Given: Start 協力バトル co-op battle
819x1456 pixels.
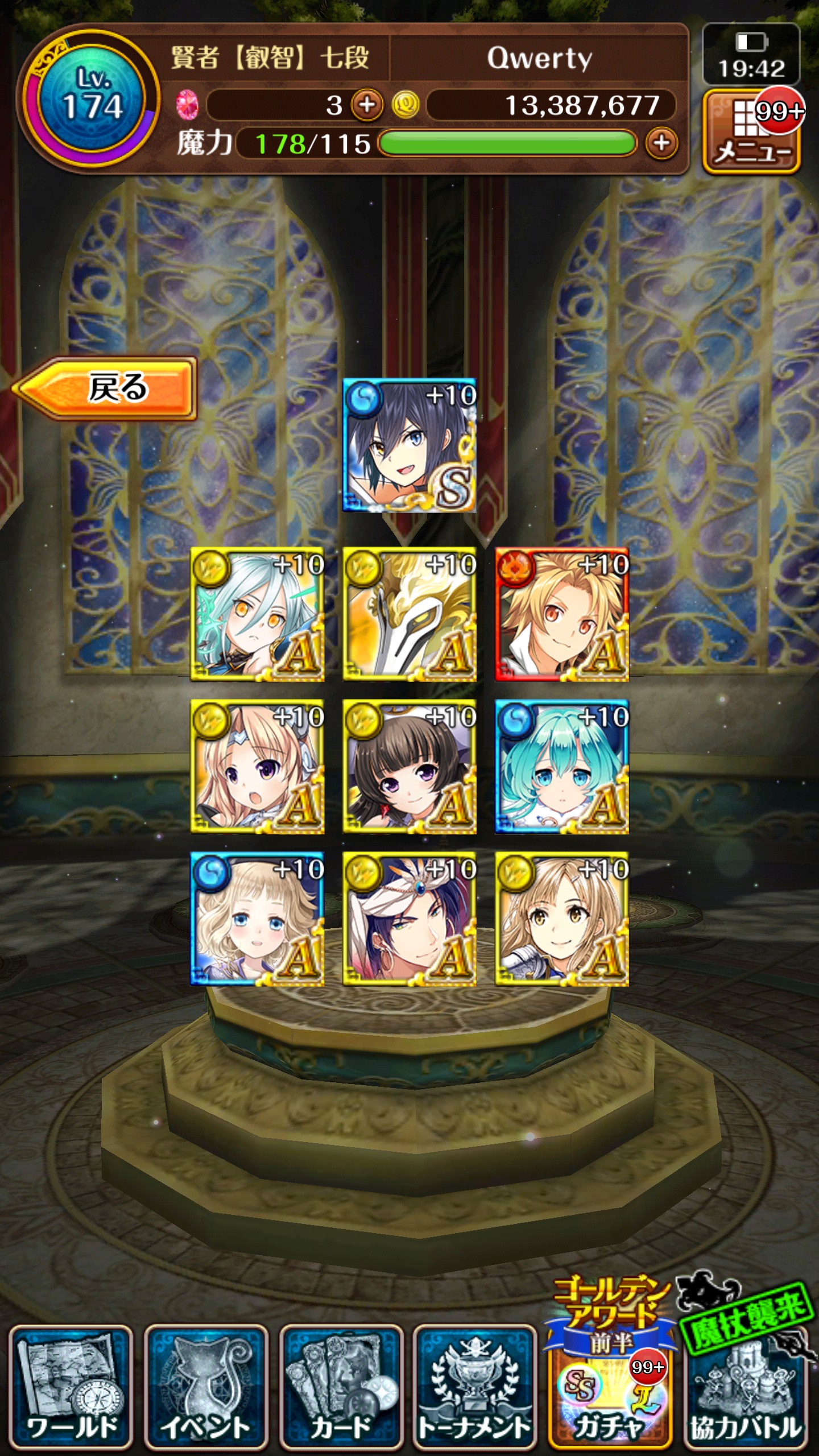Looking at the screenshot, I should tap(745, 1389).
